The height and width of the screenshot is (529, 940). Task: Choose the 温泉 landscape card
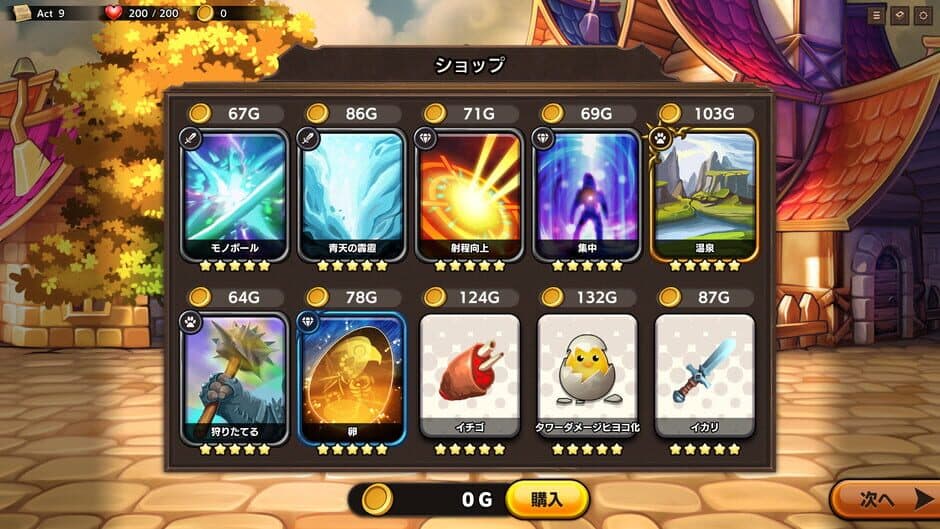(704, 195)
